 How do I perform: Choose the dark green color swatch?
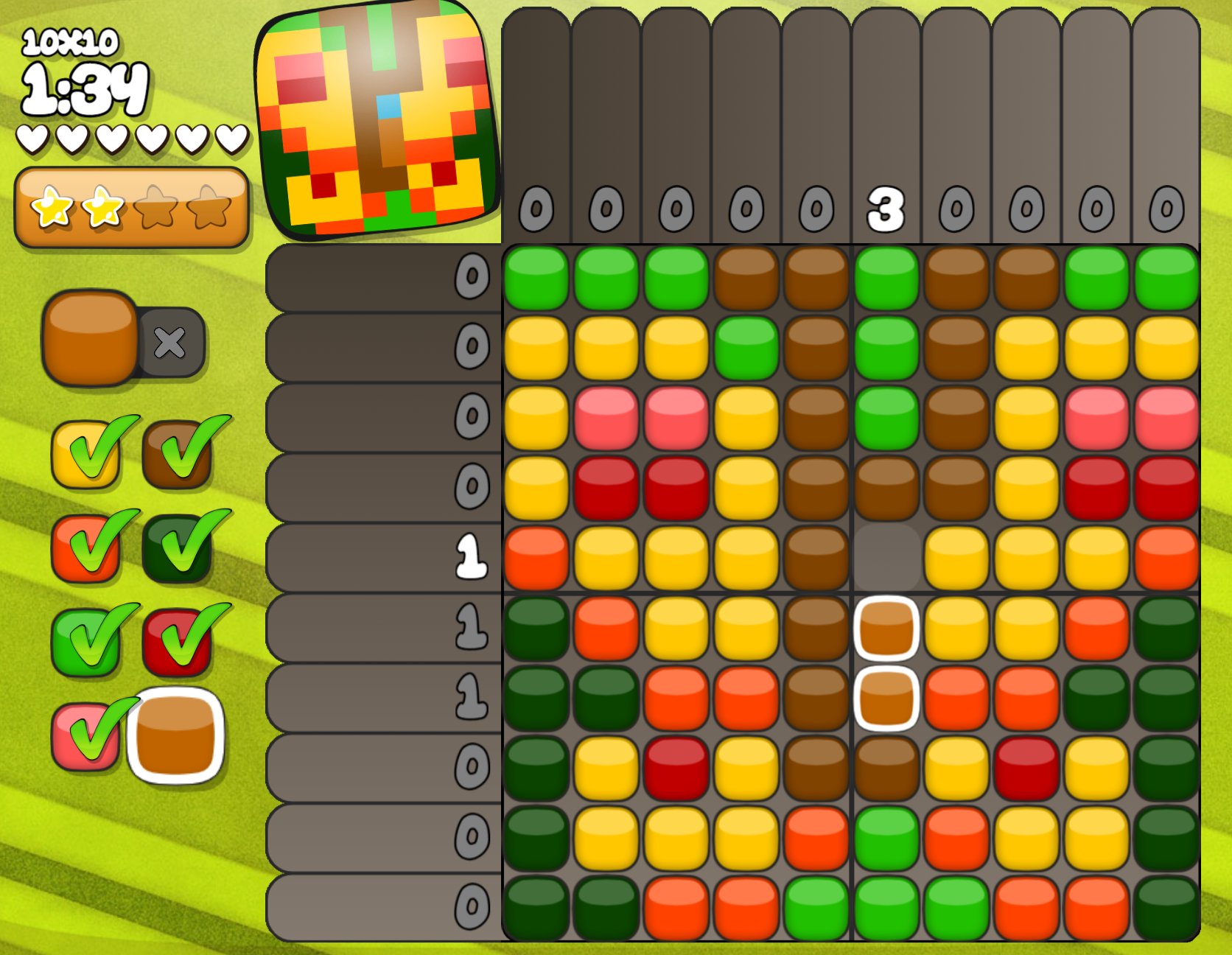178,548
